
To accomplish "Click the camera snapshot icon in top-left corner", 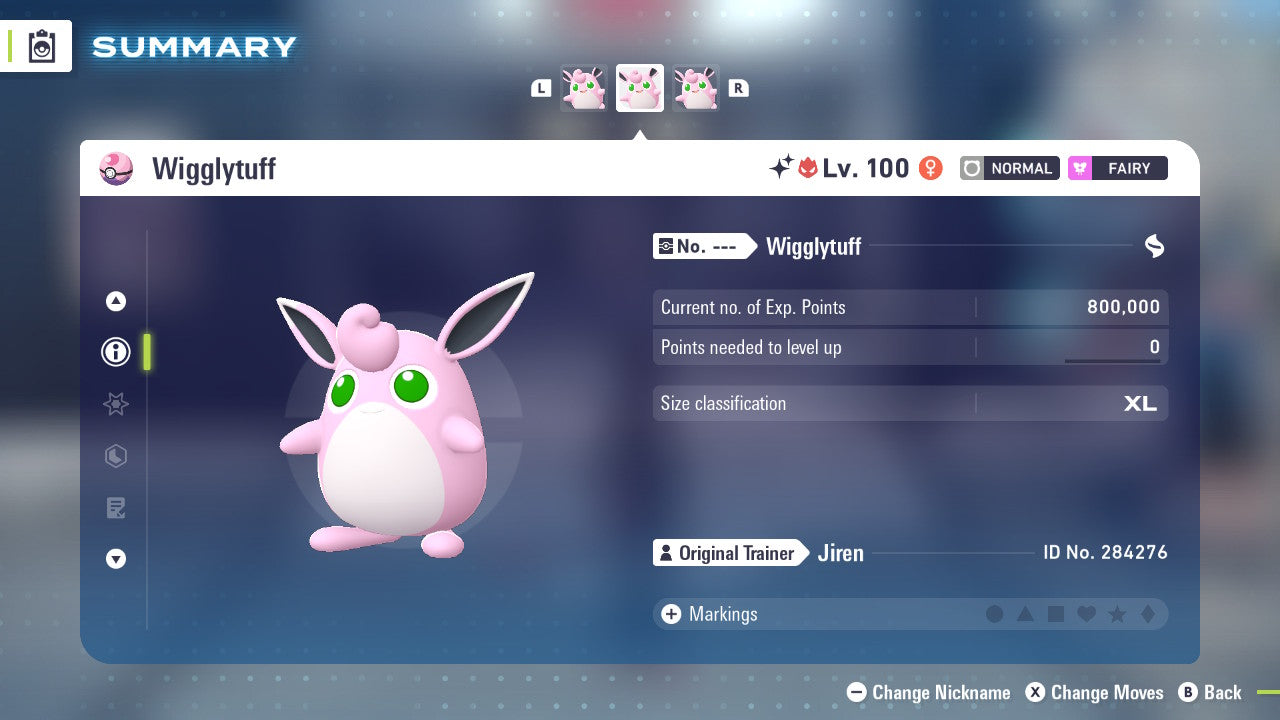I will click(x=41, y=46).
